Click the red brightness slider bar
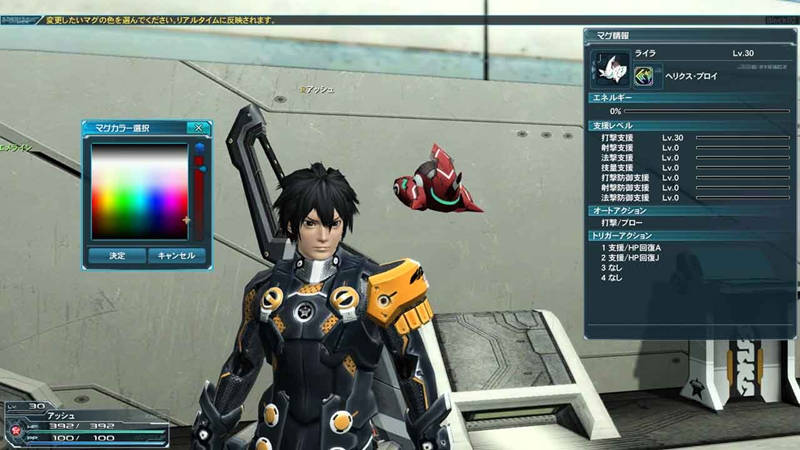The height and width of the screenshot is (450, 800). point(199,200)
